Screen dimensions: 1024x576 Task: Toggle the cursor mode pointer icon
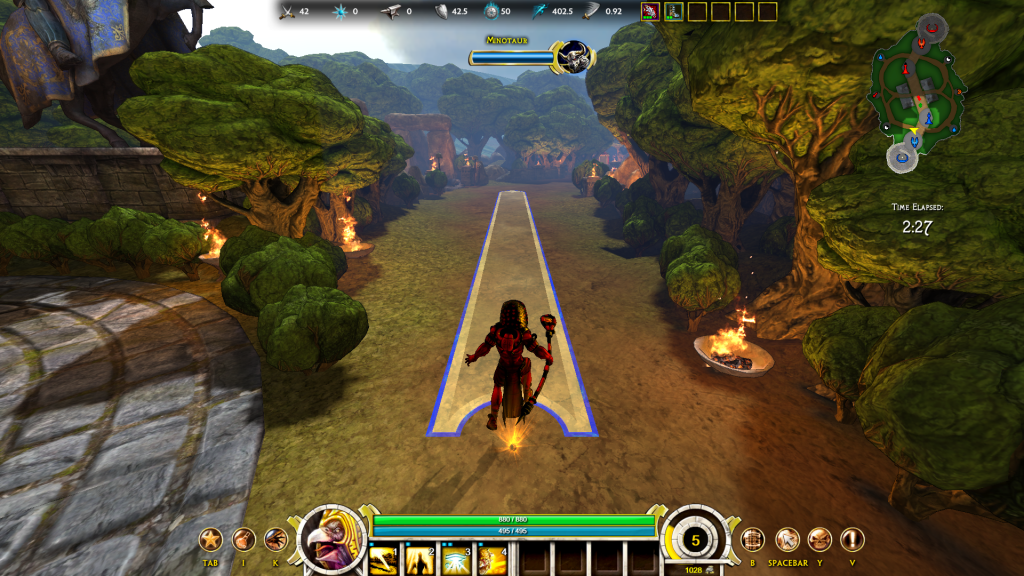(787, 540)
